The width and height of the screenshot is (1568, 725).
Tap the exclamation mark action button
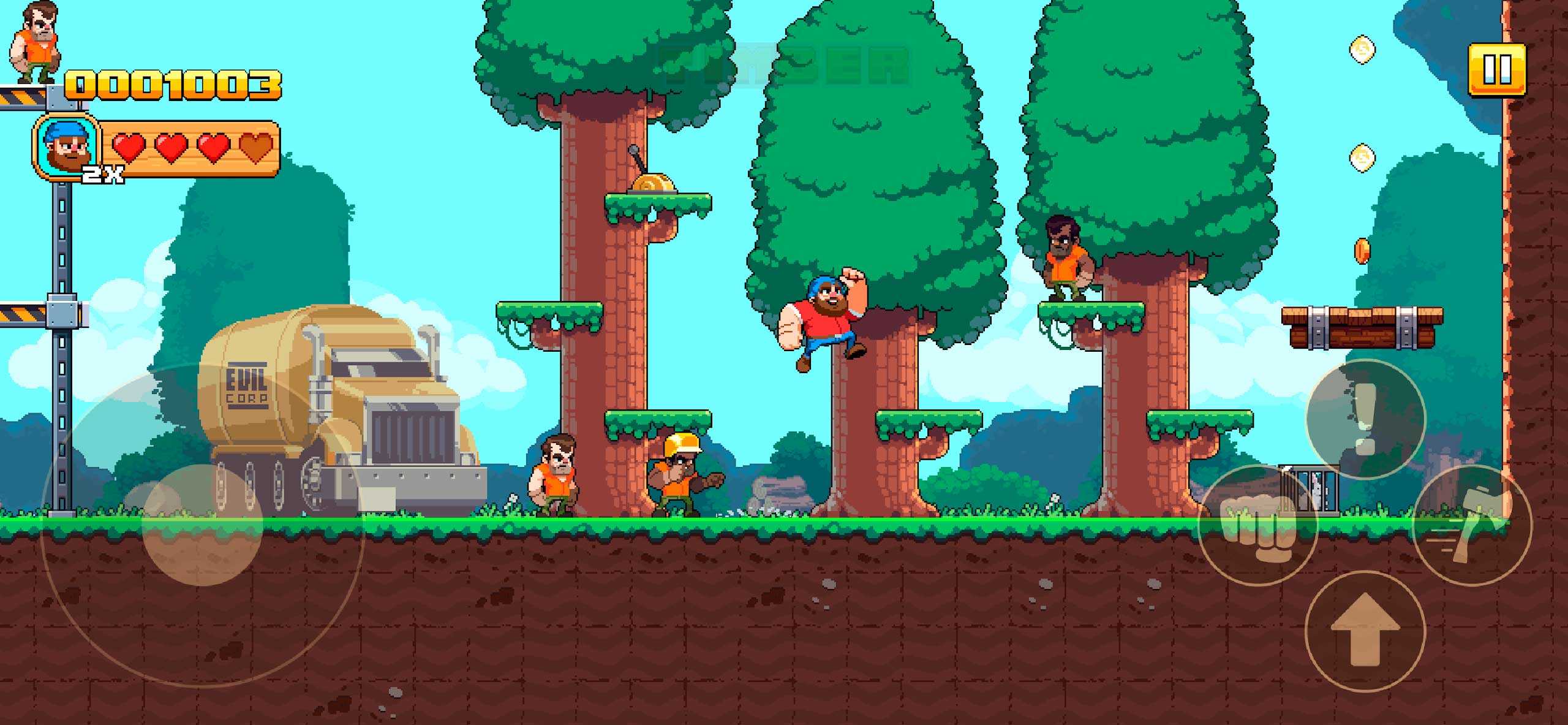[1366, 419]
